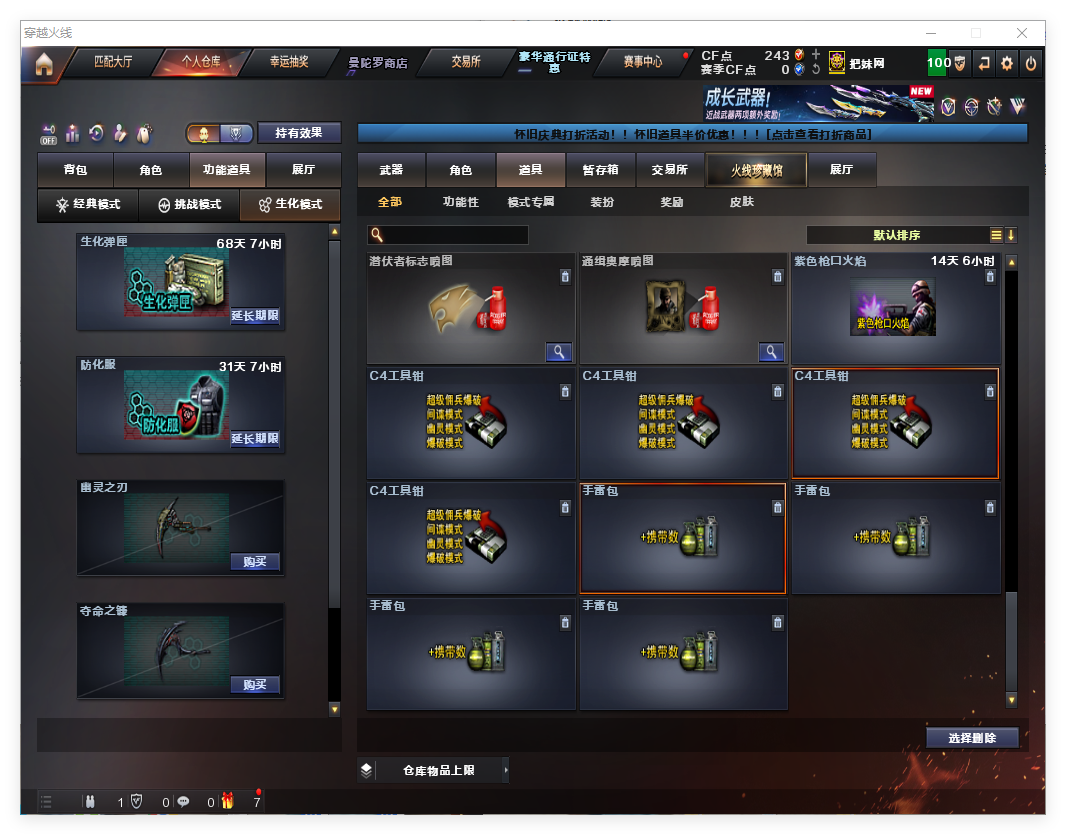Switch to the 武器 weapons tab

point(391,170)
